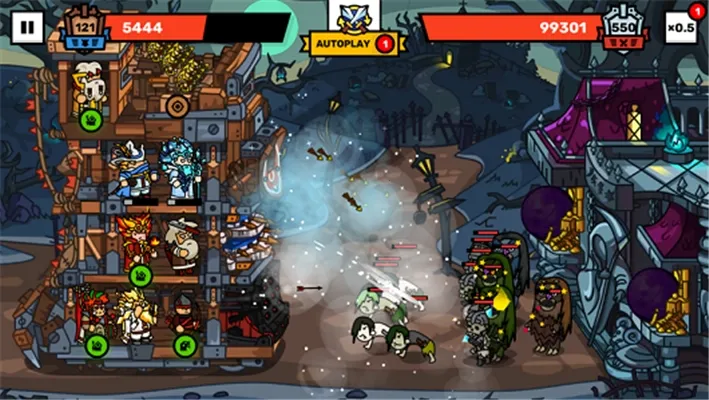Pause the battle
This screenshot has width=709, height=400.
click(x=27, y=27)
